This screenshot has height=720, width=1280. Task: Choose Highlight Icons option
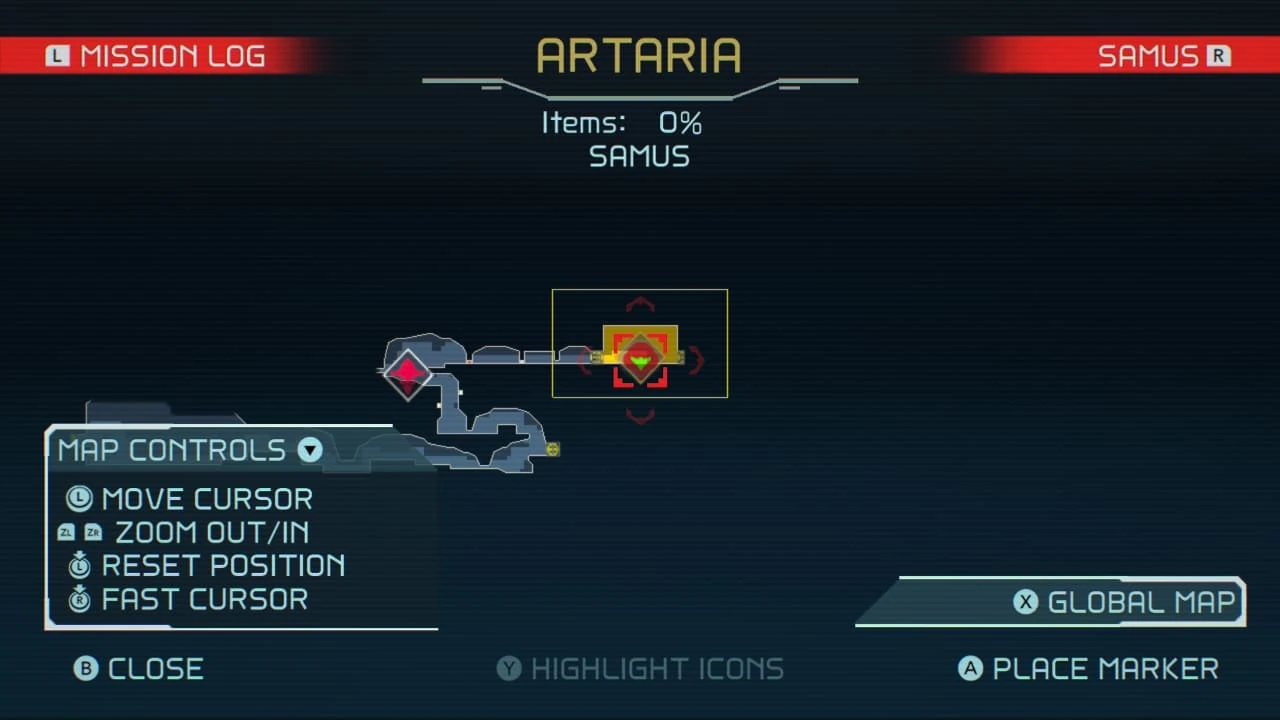point(640,669)
